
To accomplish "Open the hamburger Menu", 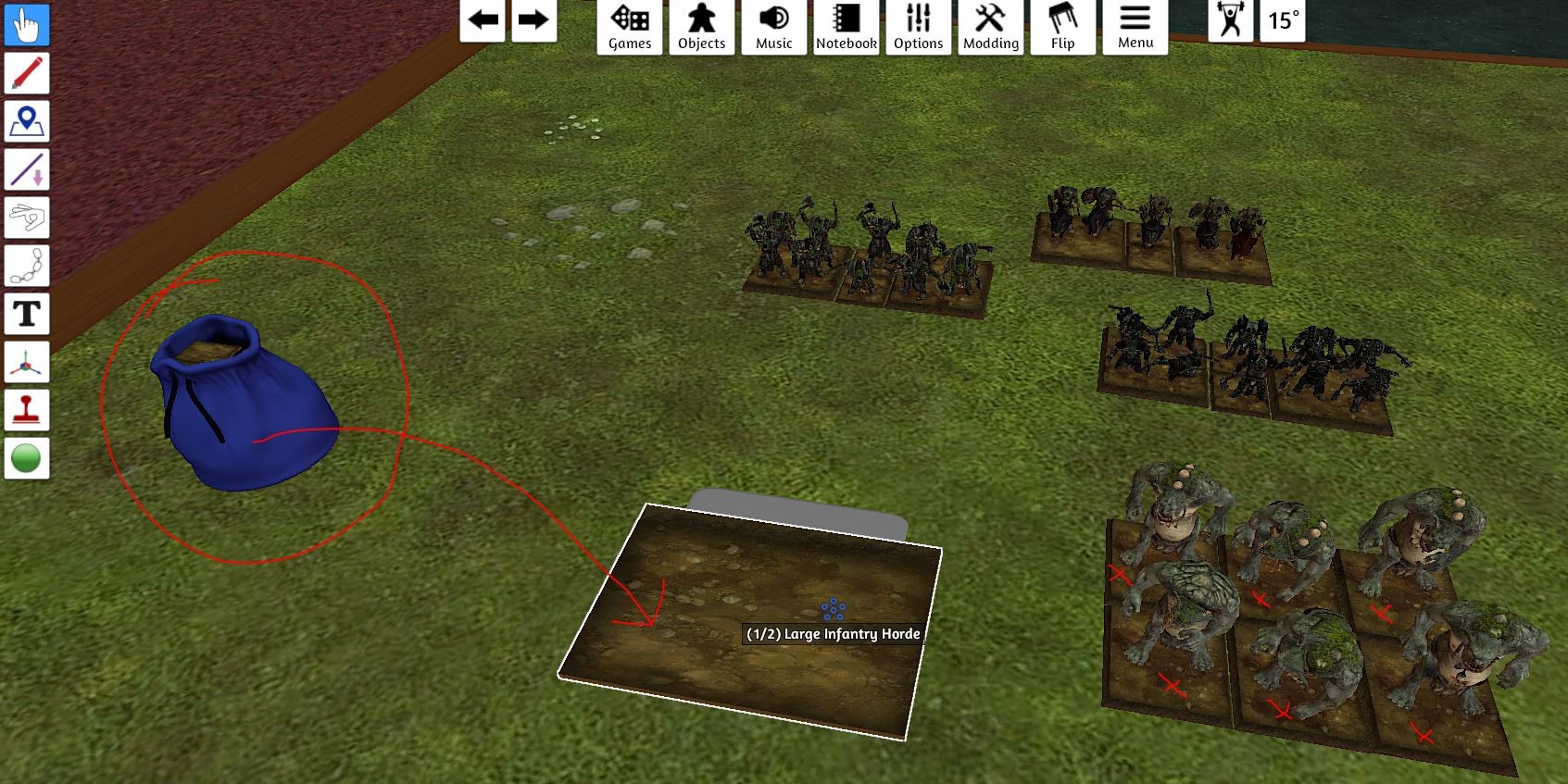I will coord(1134,25).
